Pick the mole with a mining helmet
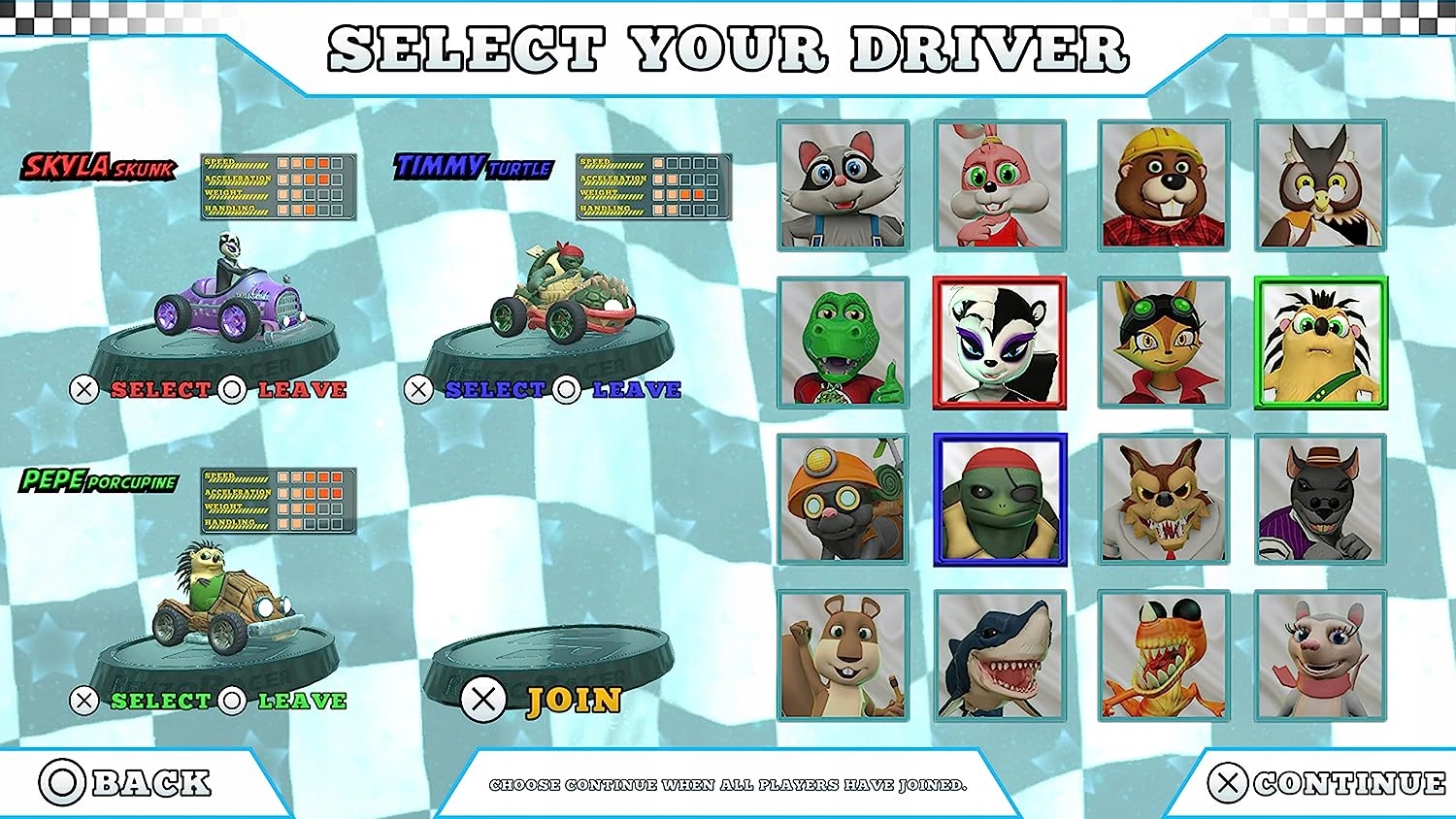 [x=844, y=500]
